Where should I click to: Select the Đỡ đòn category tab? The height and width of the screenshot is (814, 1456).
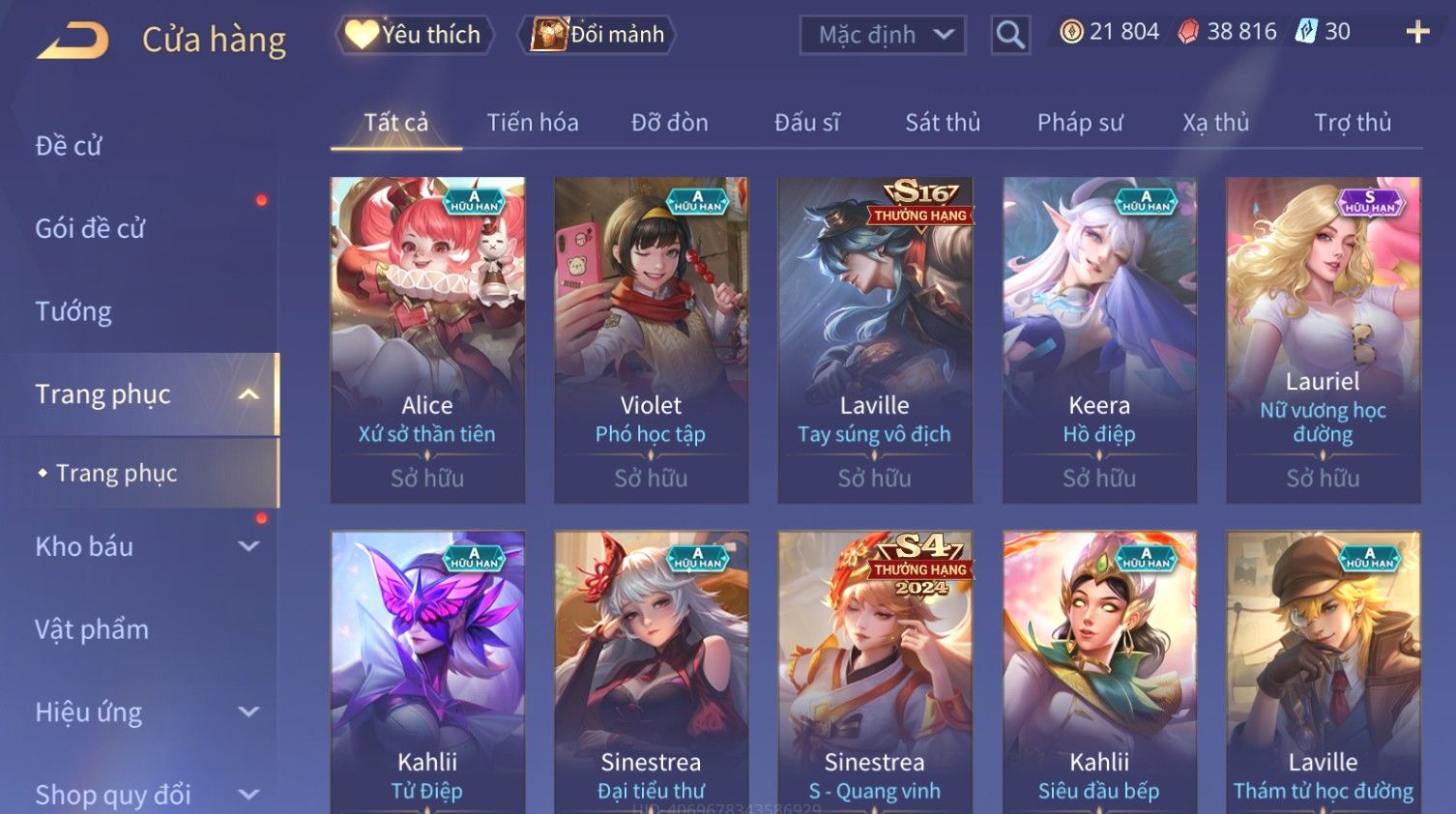(x=669, y=123)
